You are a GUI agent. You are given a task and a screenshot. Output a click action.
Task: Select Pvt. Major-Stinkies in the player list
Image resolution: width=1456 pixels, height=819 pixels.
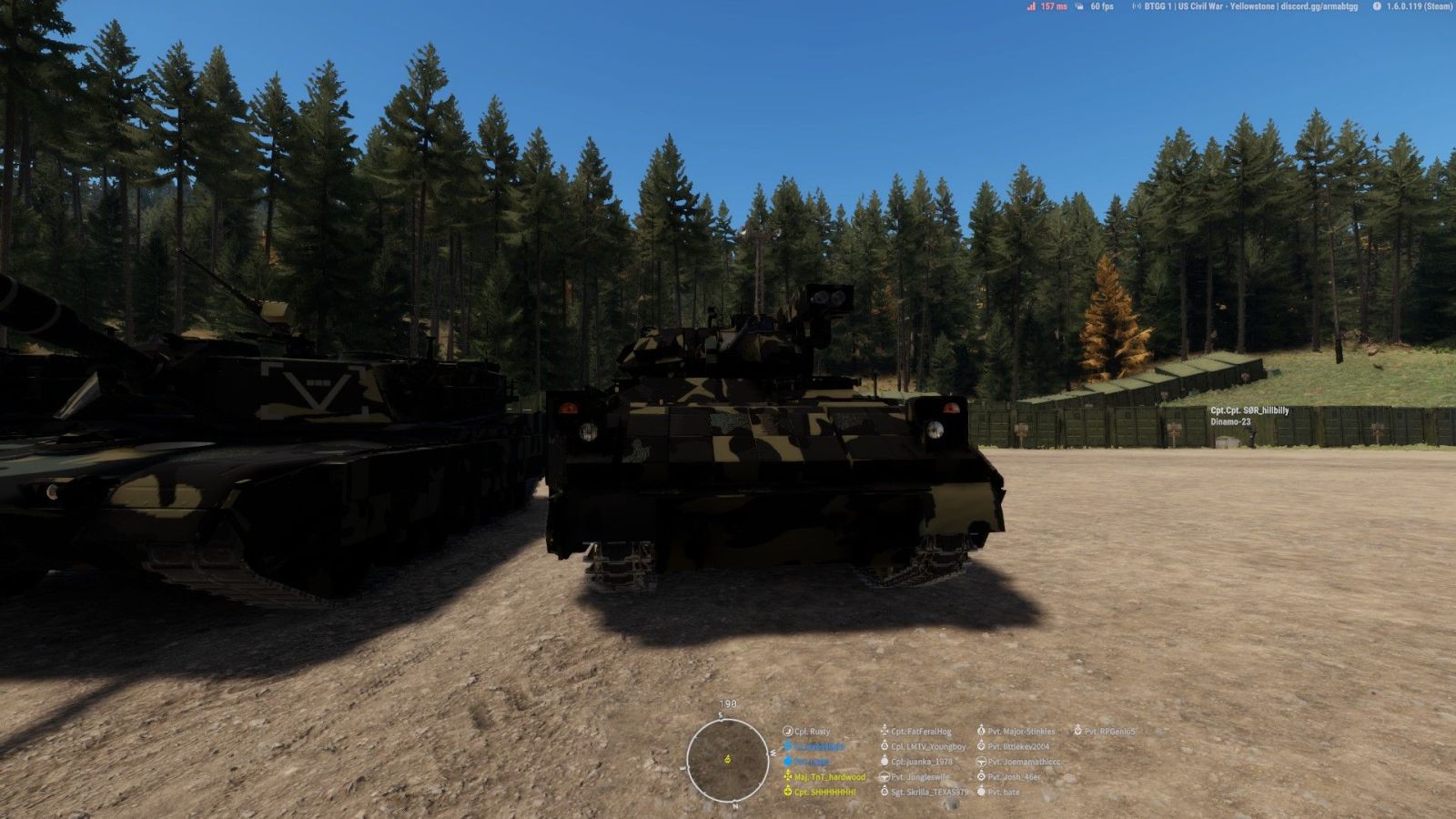(1021, 732)
